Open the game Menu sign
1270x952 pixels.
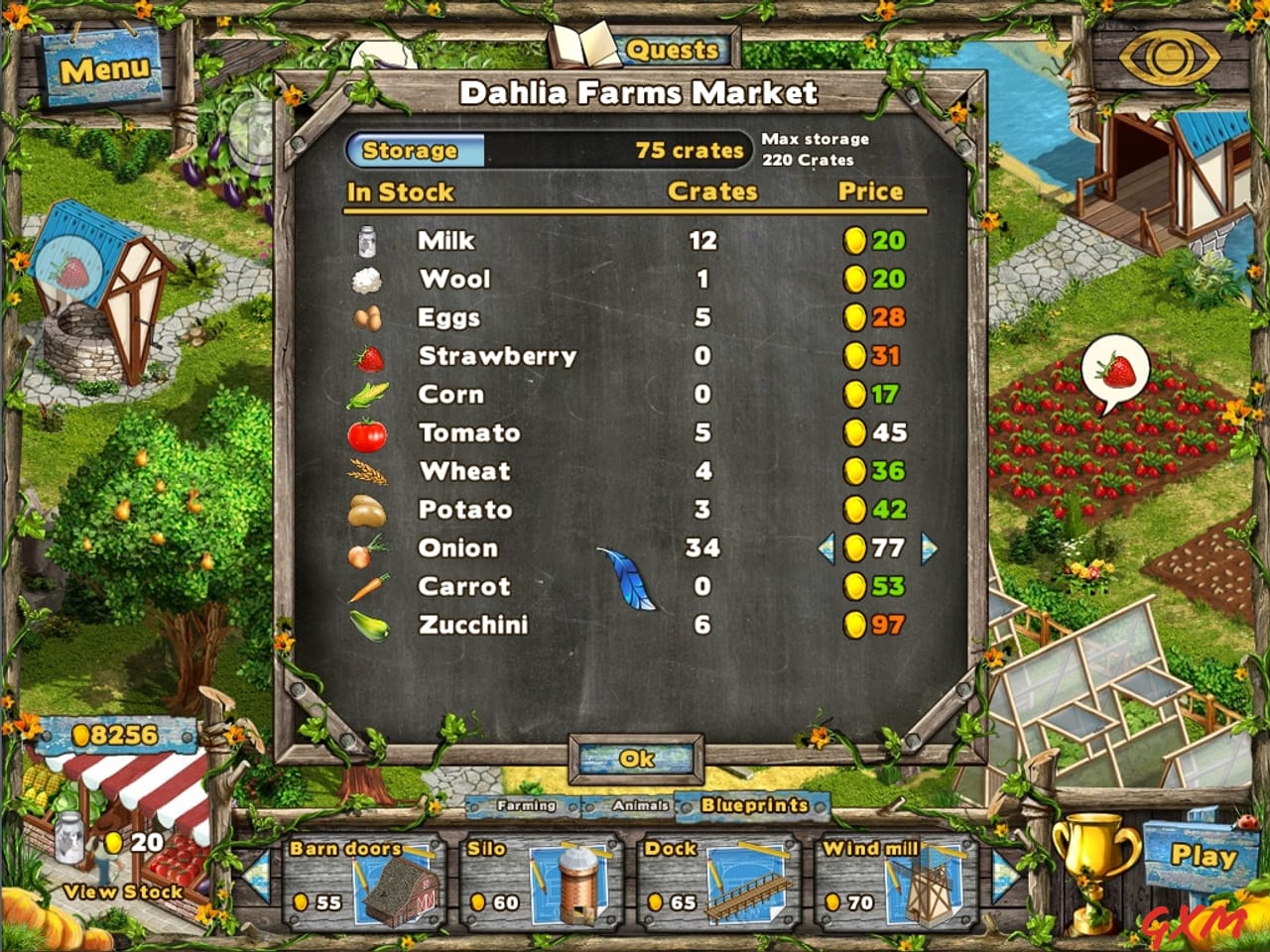(x=104, y=69)
